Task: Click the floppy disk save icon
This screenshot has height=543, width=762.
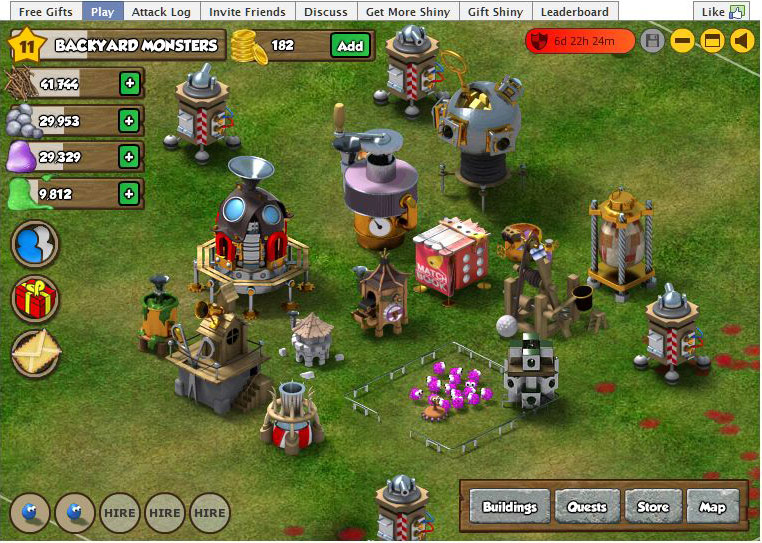Action: coord(653,41)
